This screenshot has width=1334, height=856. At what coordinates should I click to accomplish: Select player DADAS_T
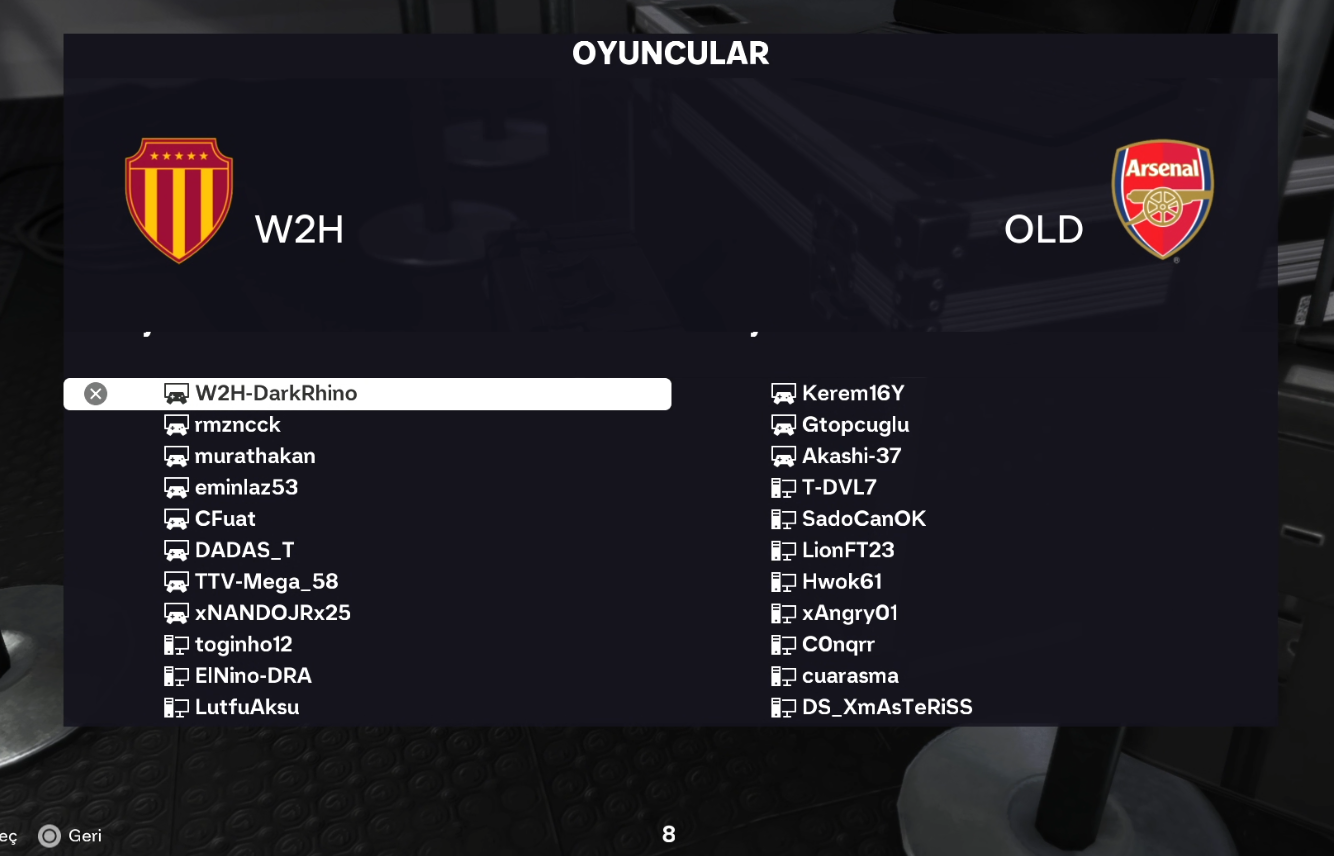[x=244, y=551]
